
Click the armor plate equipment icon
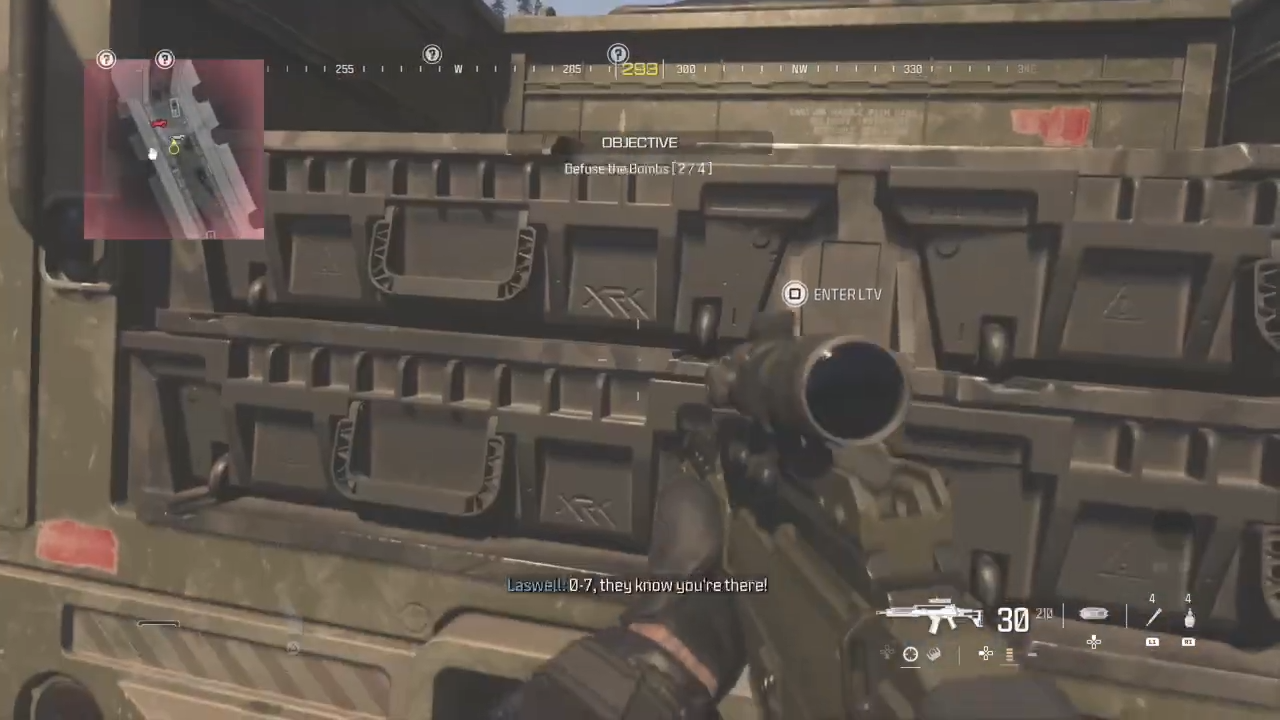1095,614
